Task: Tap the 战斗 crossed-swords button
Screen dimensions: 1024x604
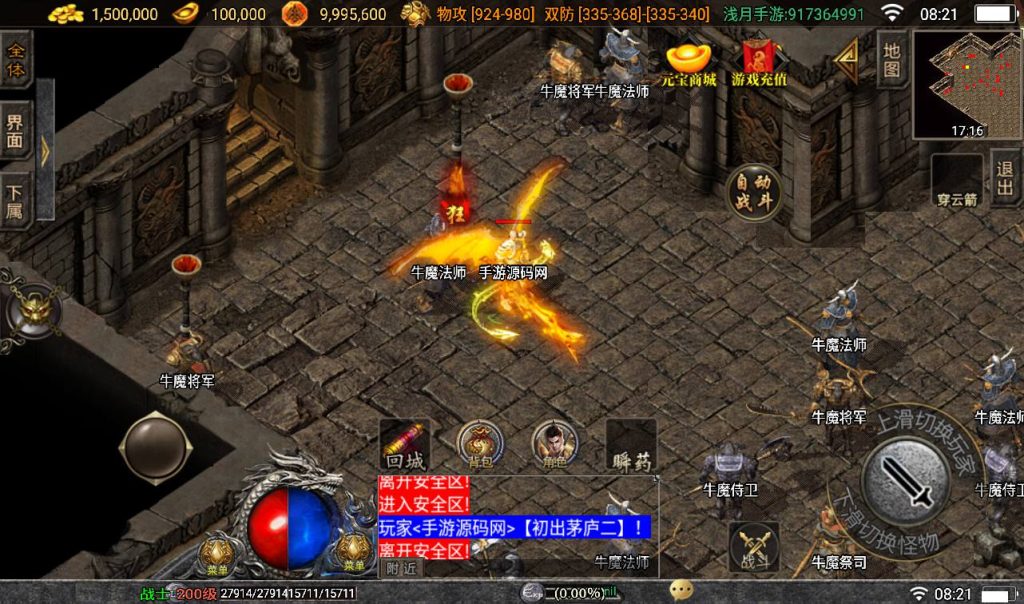Action: [753, 546]
